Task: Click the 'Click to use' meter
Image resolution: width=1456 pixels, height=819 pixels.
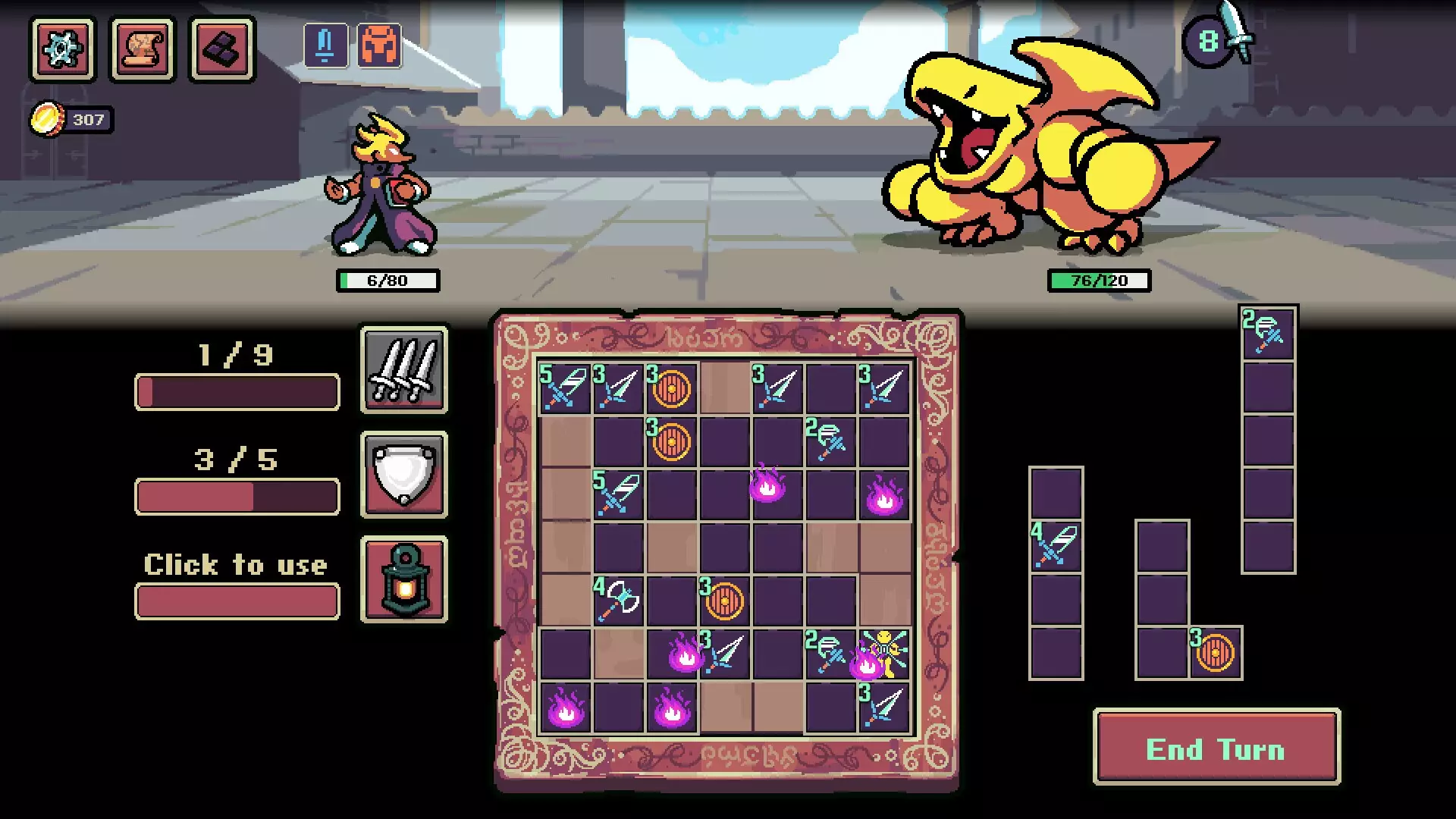Action: [x=236, y=601]
